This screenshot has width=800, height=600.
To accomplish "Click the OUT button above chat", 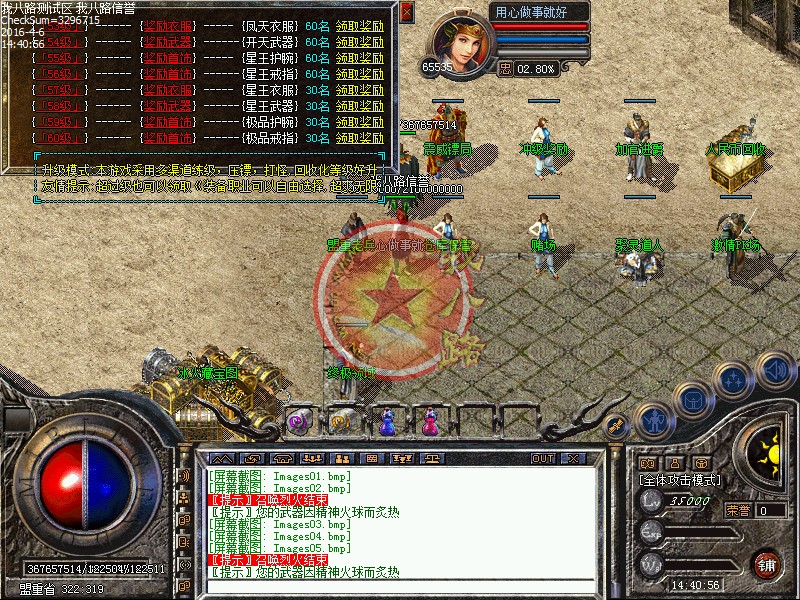I will (x=543, y=458).
